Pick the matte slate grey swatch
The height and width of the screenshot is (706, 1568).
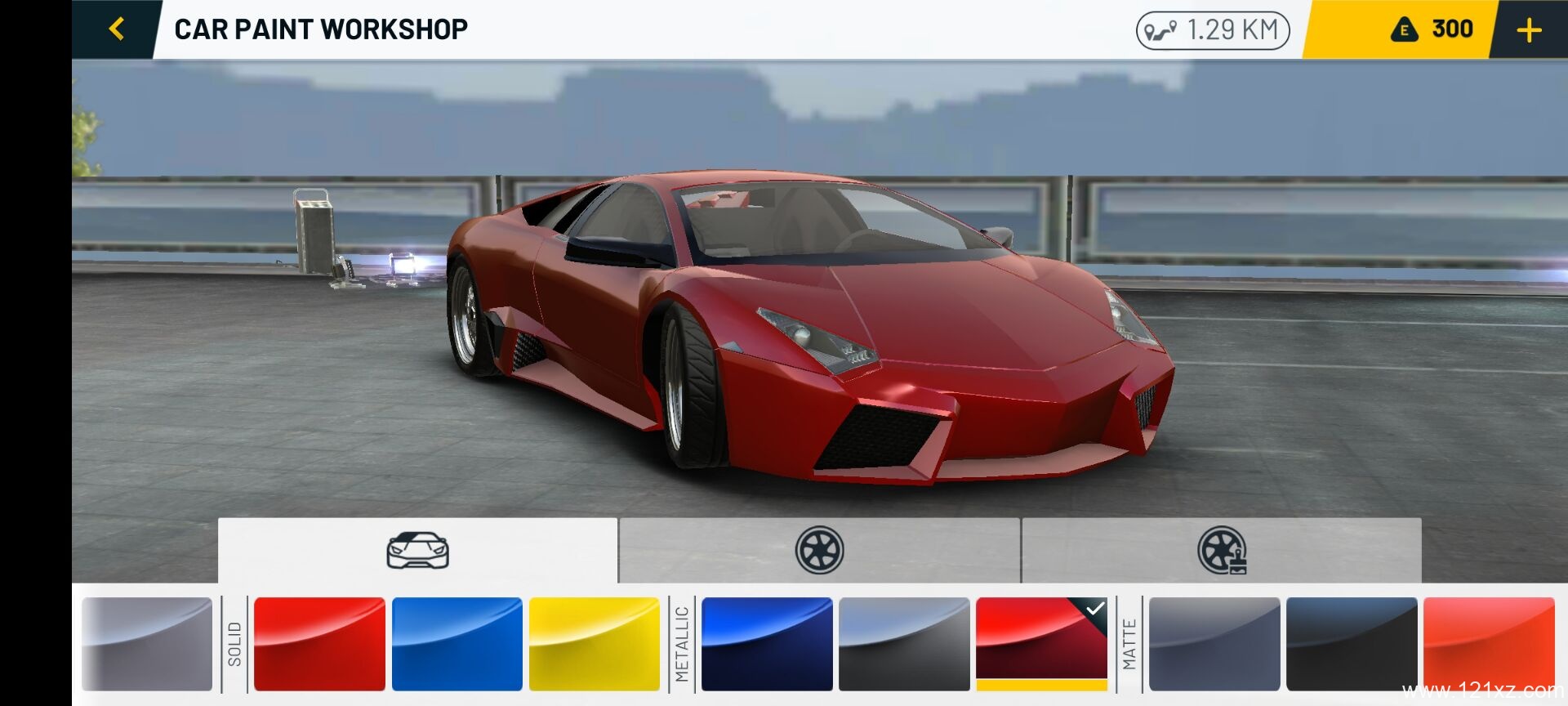1214,644
